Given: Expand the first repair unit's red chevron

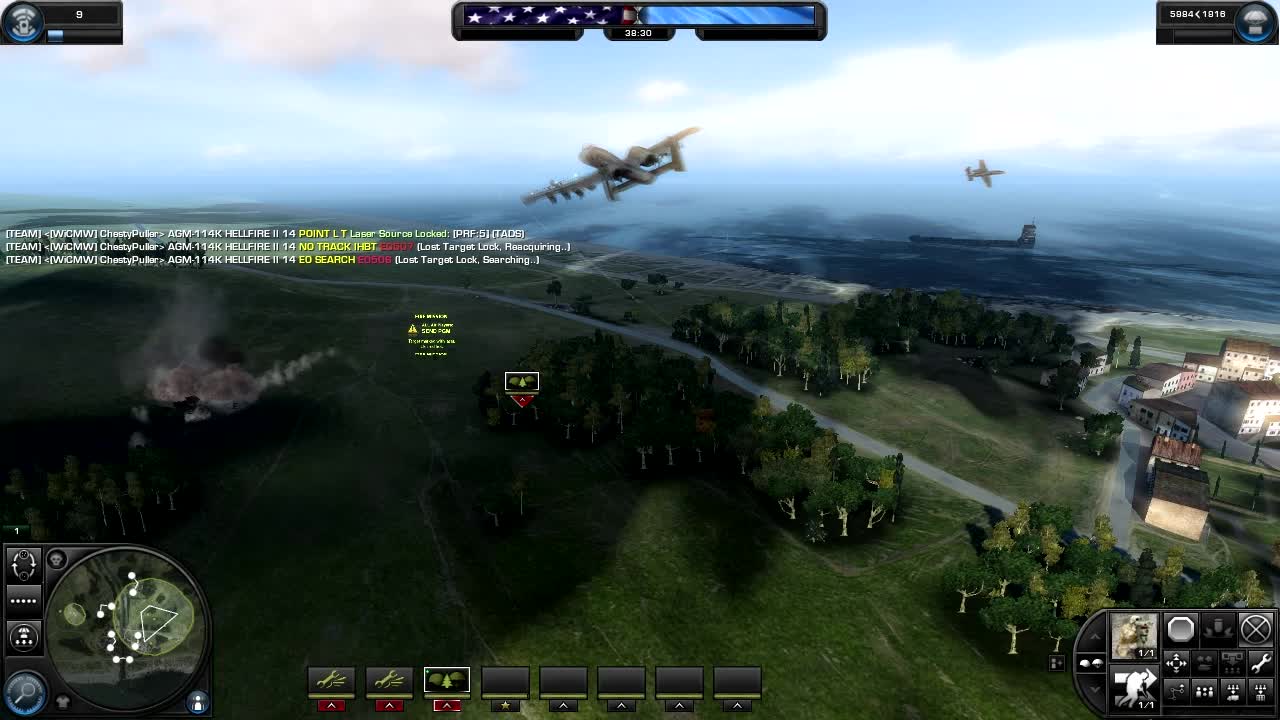Looking at the screenshot, I should pos(330,705).
